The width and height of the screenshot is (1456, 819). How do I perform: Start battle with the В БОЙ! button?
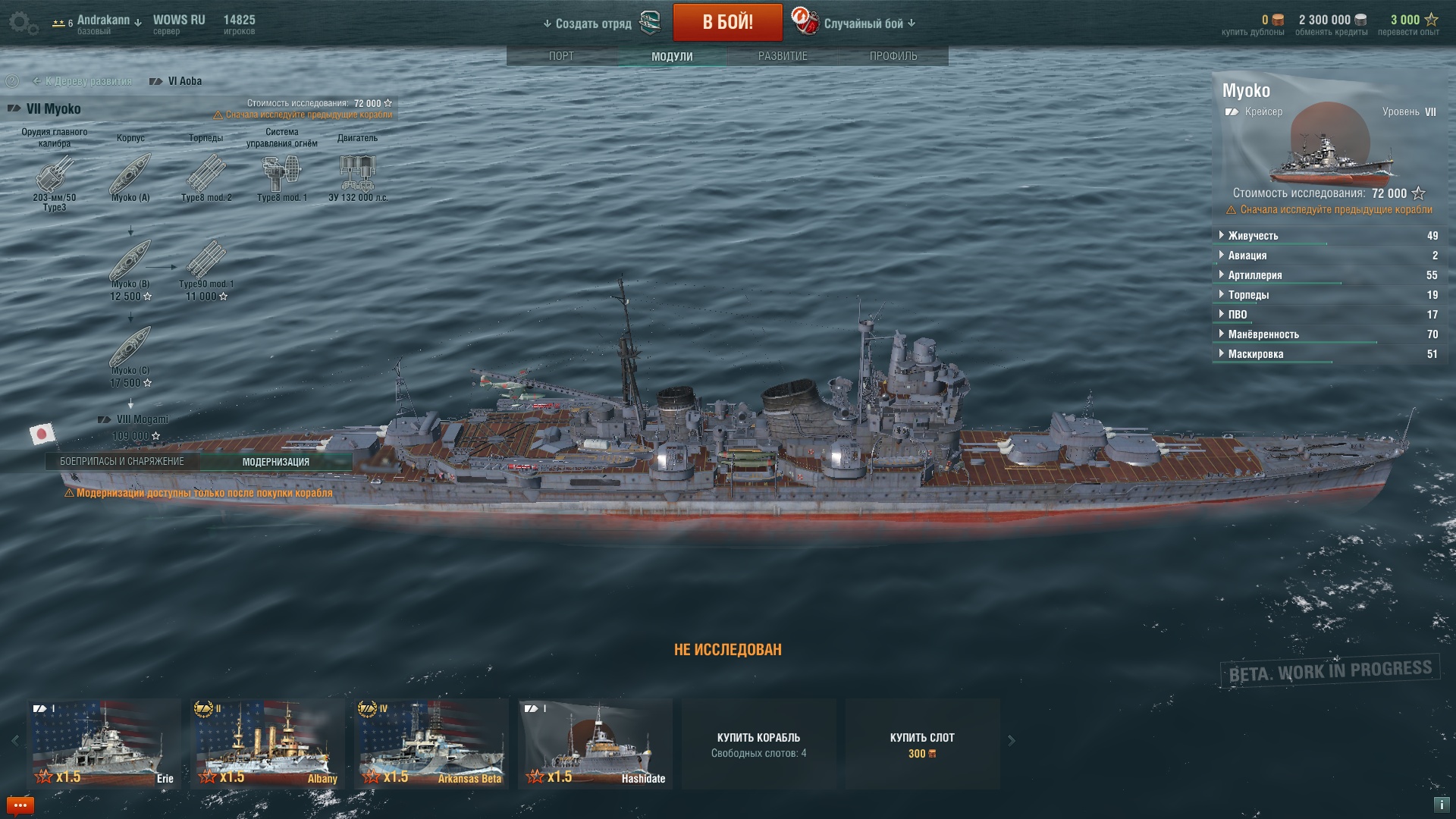(727, 22)
